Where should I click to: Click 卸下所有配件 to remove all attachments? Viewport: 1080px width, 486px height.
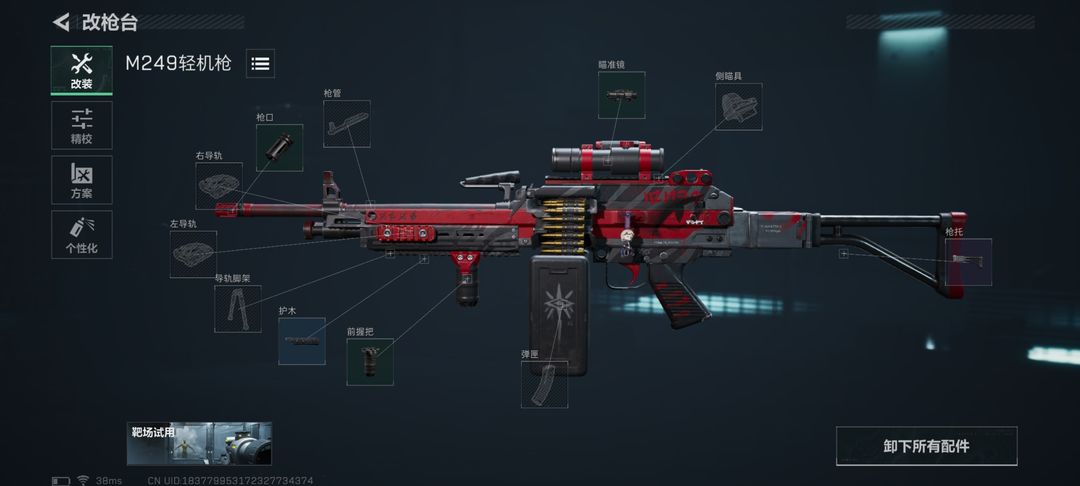coord(926,446)
